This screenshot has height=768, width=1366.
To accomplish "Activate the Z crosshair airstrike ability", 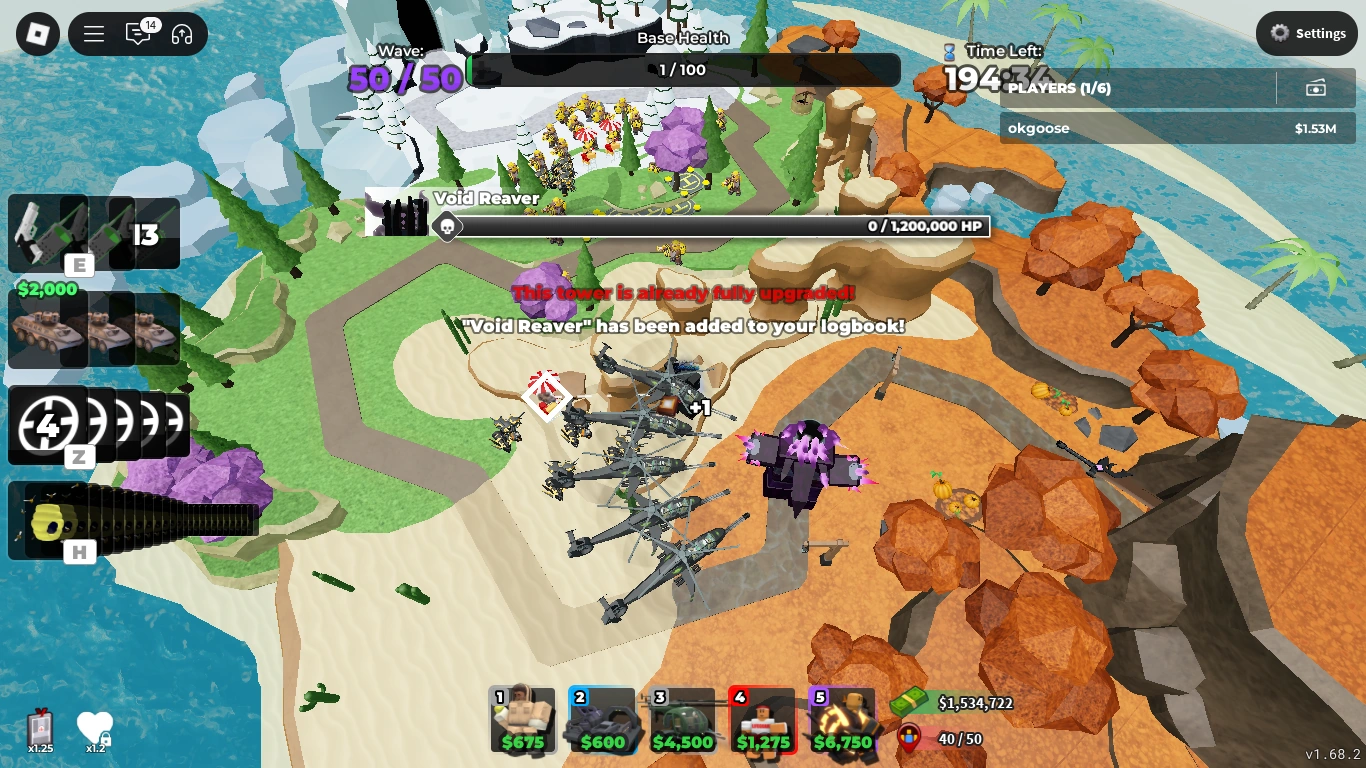I will click(x=48, y=424).
